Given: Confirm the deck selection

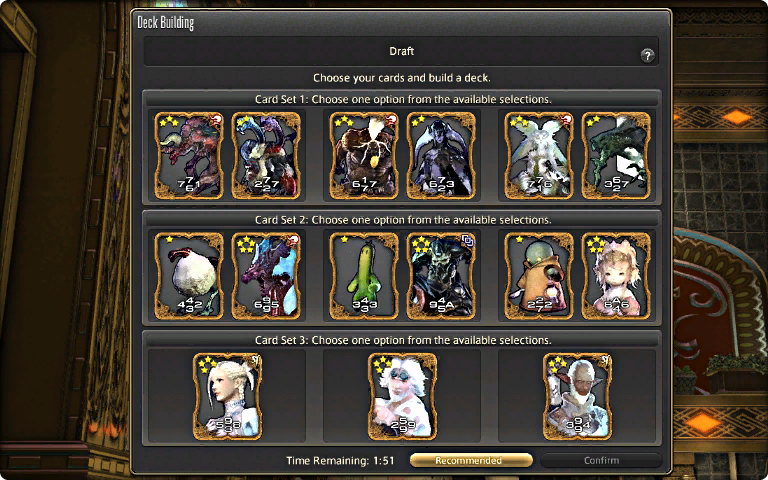Looking at the screenshot, I should click(601, 460).
